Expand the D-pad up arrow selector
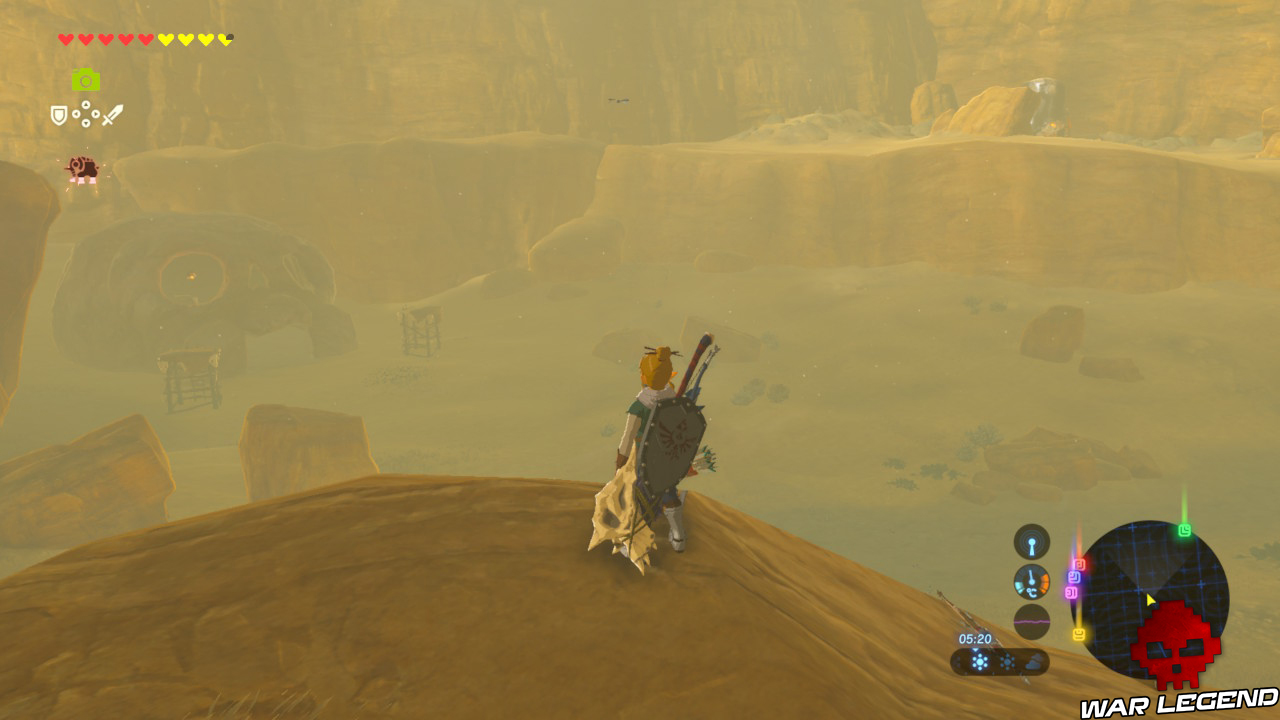The image size is (1280, 720). [86, 104]
